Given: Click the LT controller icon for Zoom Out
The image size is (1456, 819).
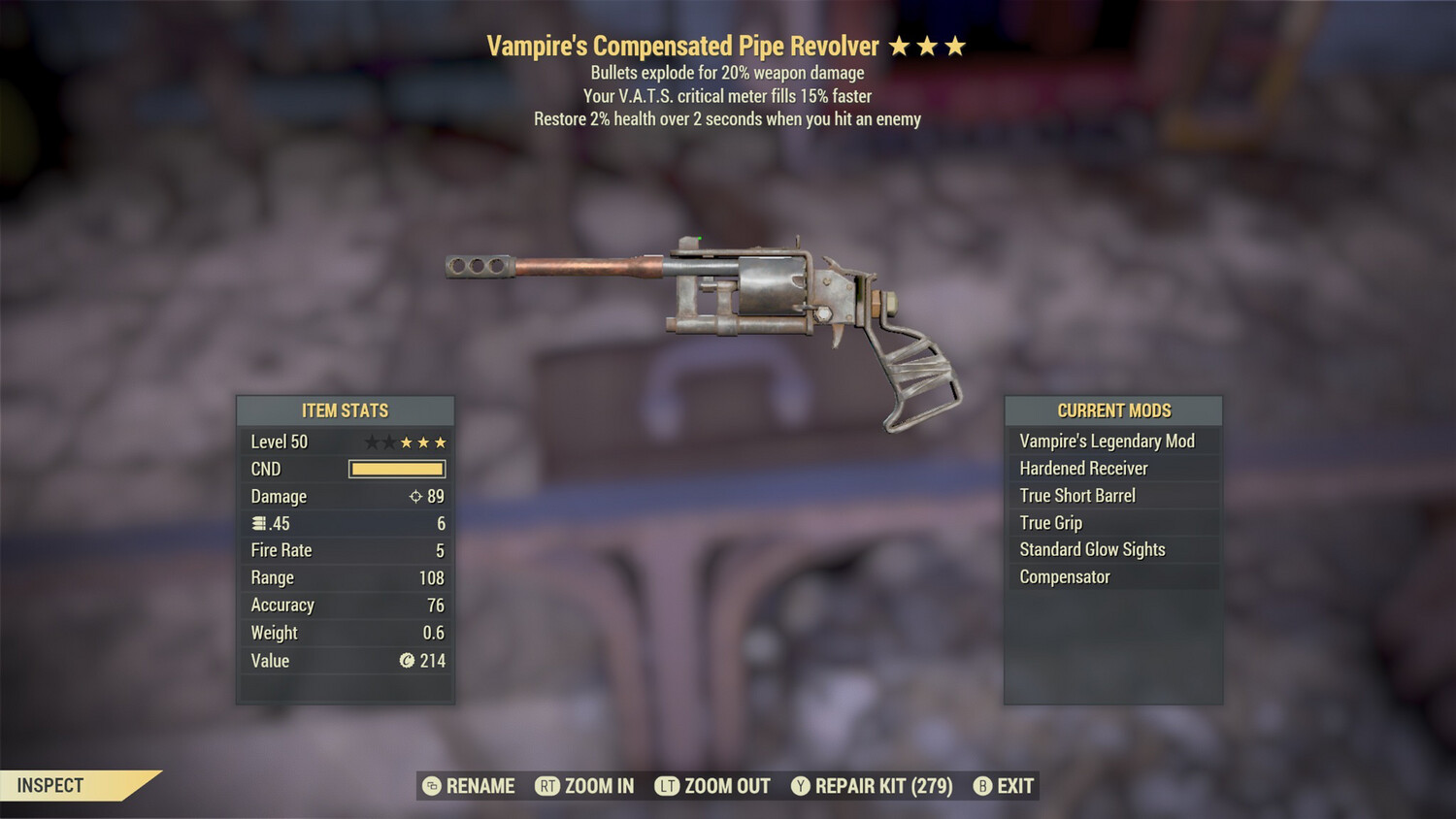Looking at the screenshot, I should pos(668,786).
